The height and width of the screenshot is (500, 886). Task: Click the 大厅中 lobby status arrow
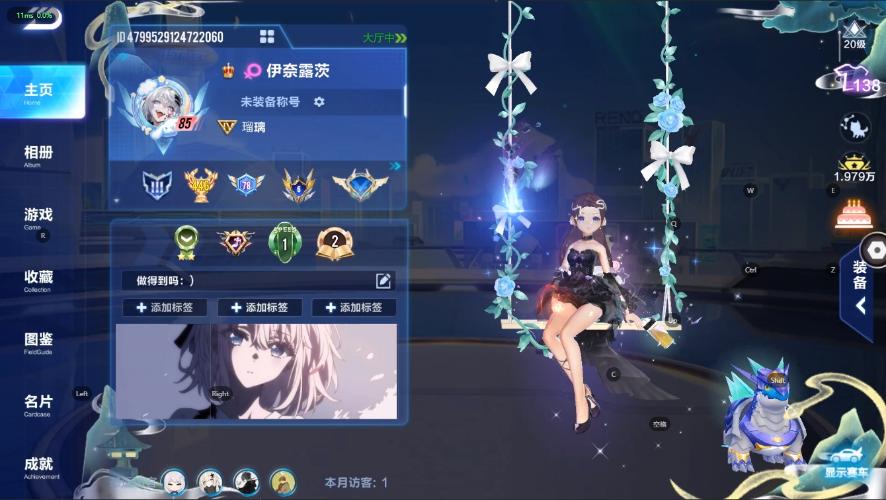(x=385, y=38)
